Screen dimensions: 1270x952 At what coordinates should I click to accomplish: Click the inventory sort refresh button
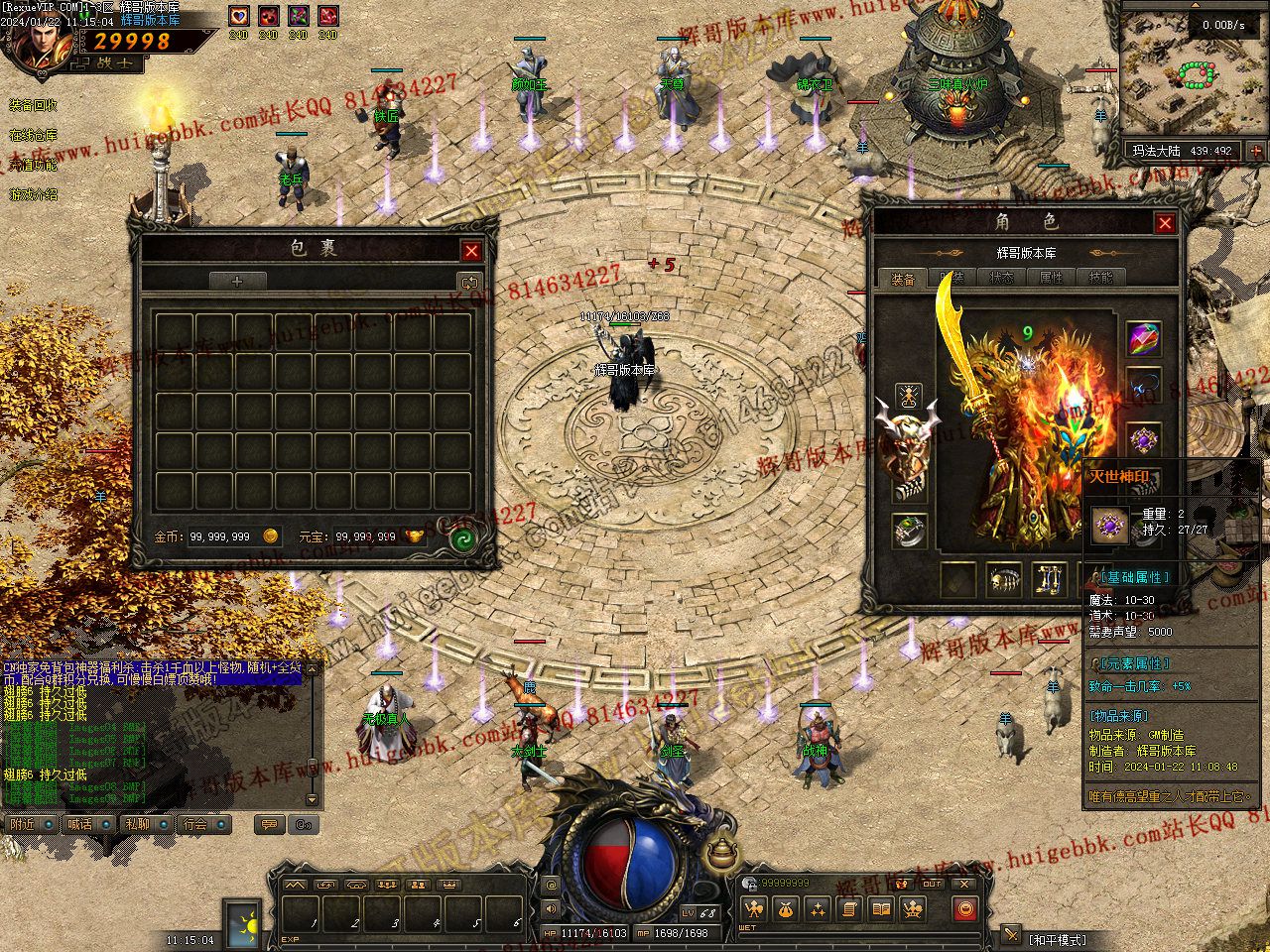click(468, 282)
